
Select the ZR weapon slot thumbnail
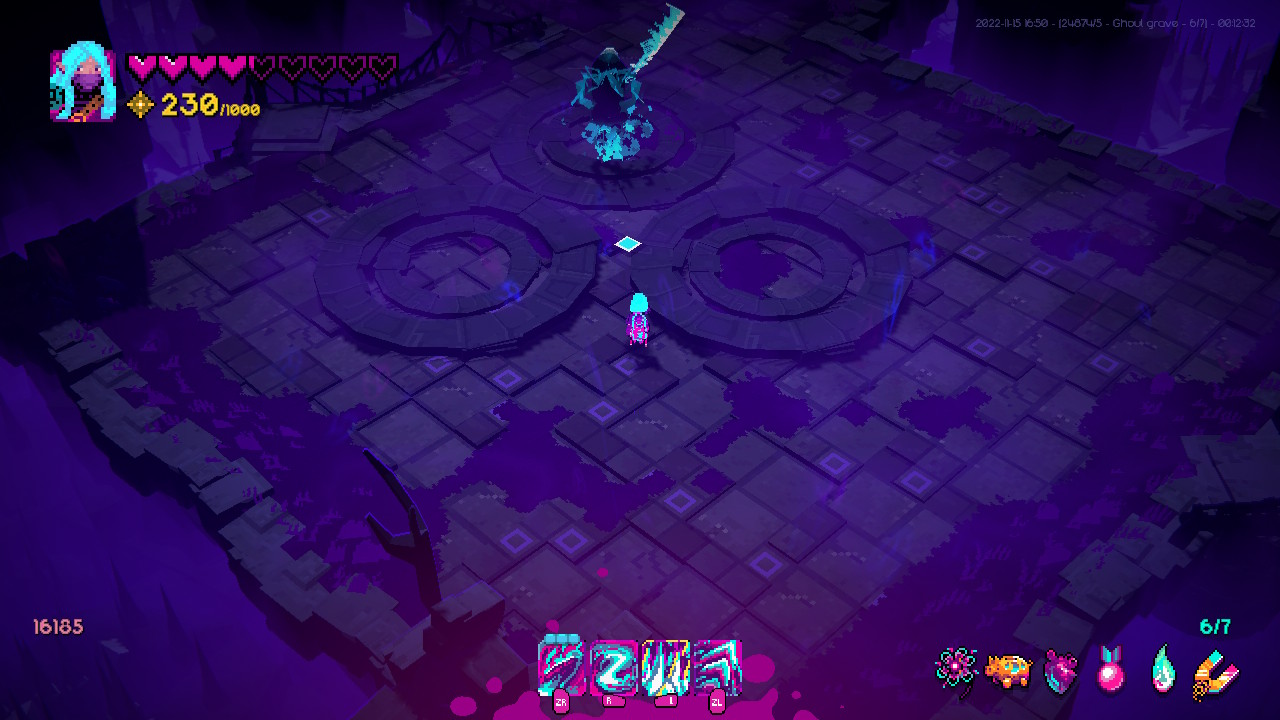point(560,668)
